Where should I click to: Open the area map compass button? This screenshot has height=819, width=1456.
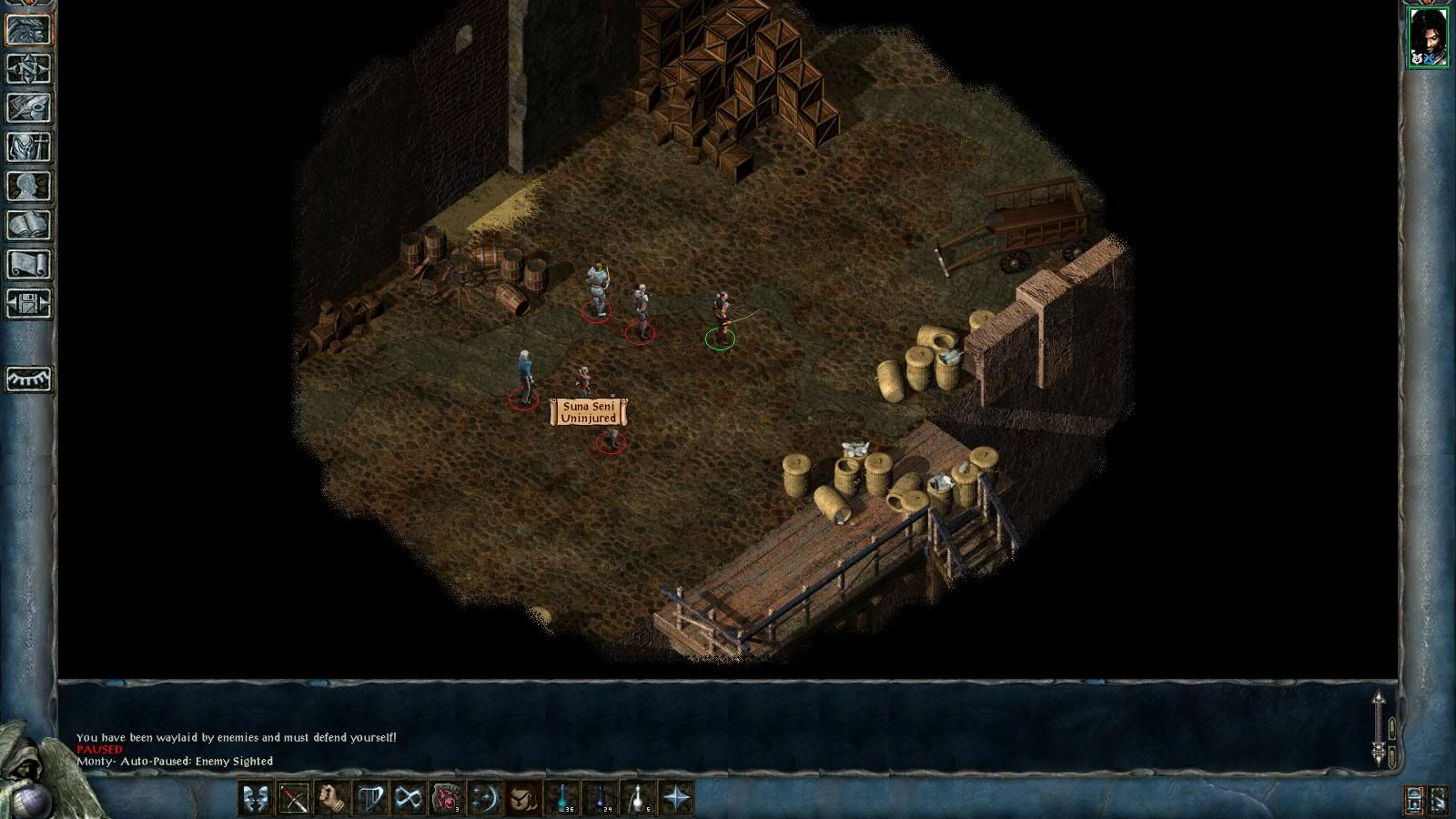click(x=29, y=68)
